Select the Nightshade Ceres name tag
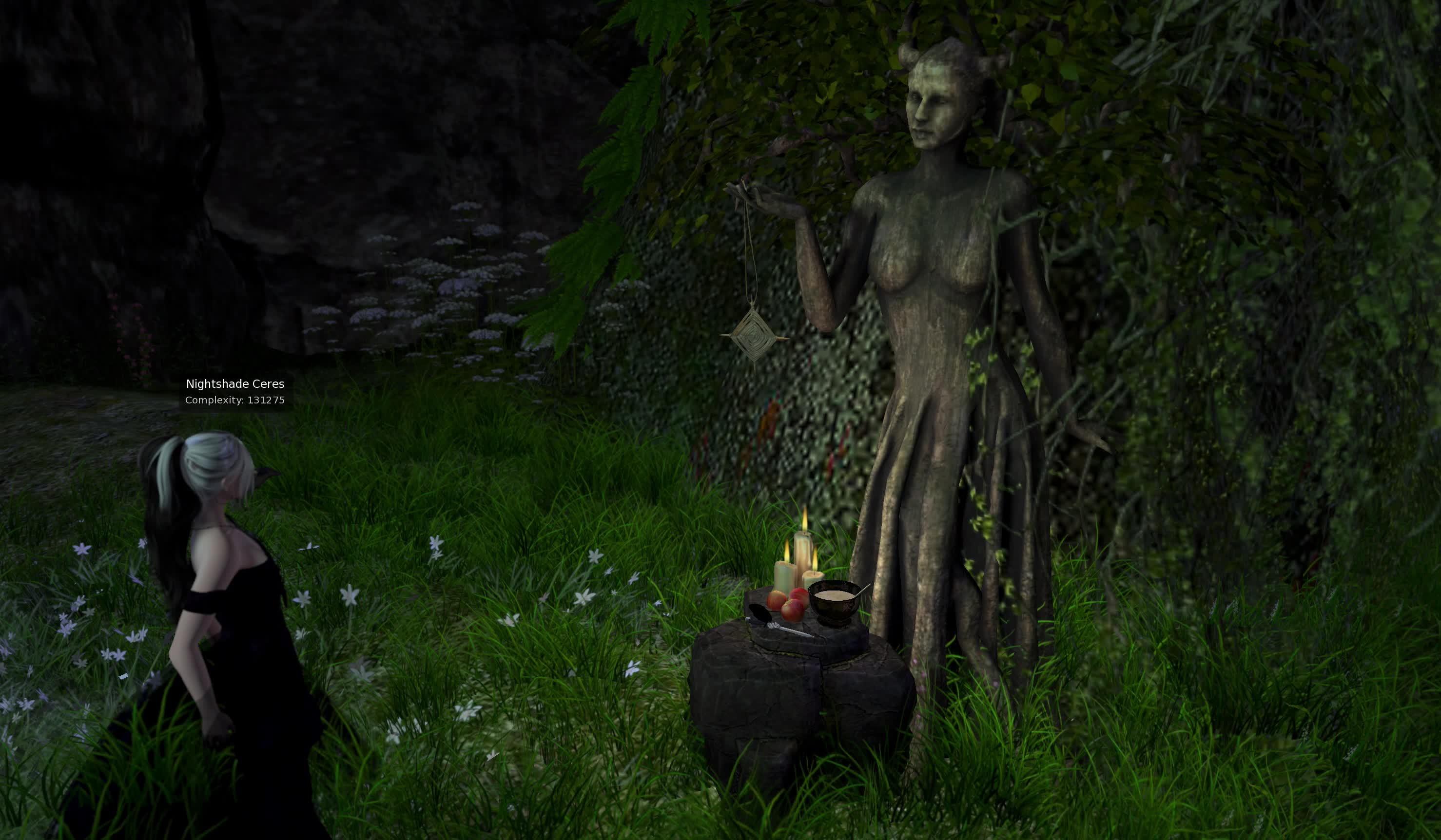This screenshot has width=1441, height=840. pyautogui.click(x=235, y=384)
